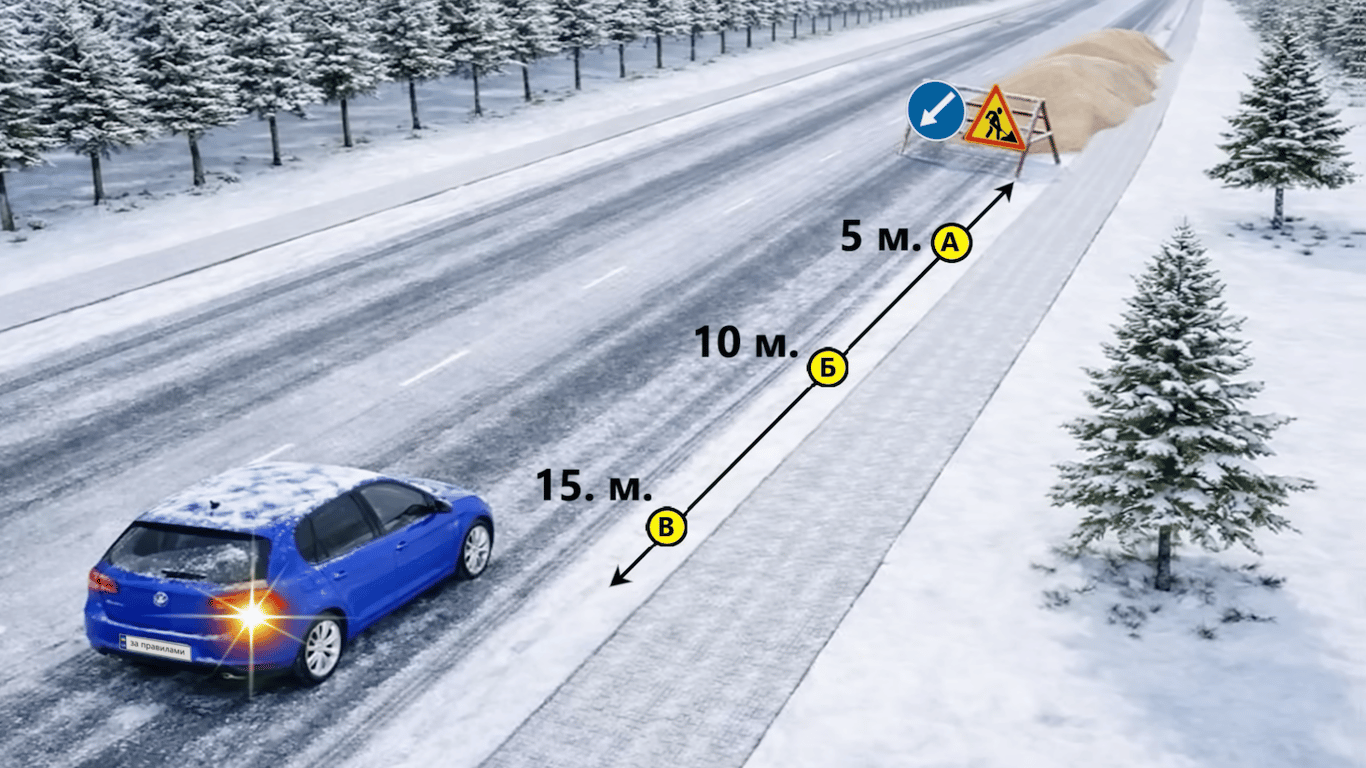Select answer marker A at 5 m.

point(950,242)
